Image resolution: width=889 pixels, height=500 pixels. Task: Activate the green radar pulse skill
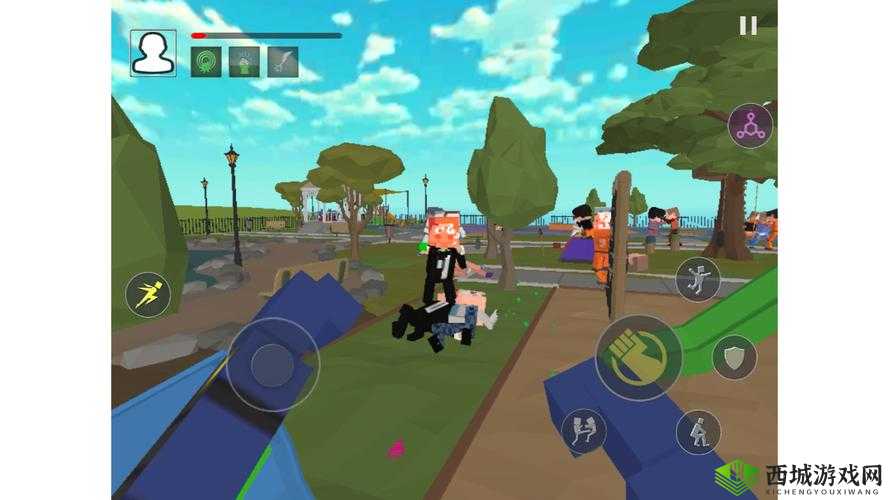(206, 62)
